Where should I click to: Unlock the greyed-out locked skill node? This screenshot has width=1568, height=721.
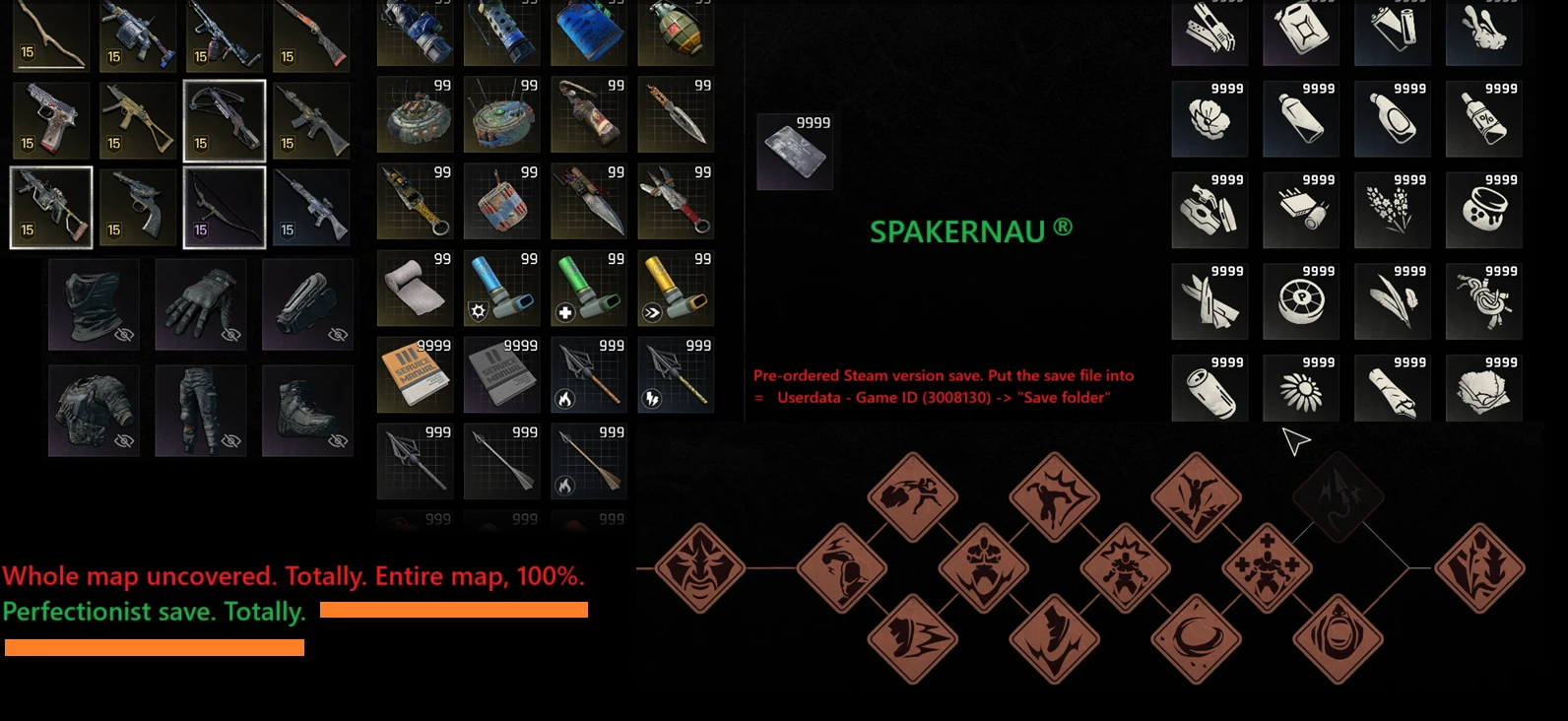1338,497
